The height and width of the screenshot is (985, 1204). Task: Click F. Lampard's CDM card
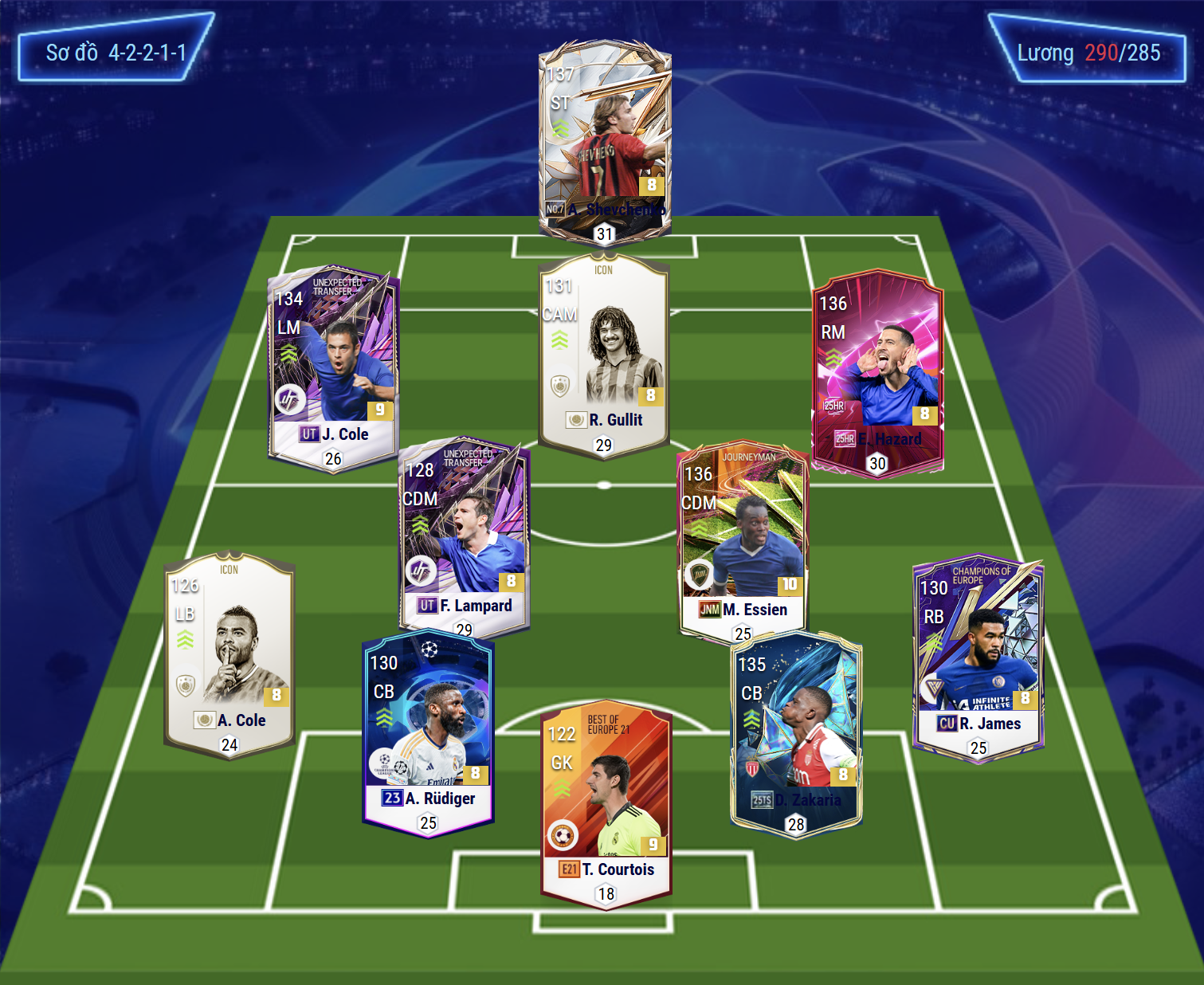click(x=464, y=536)
